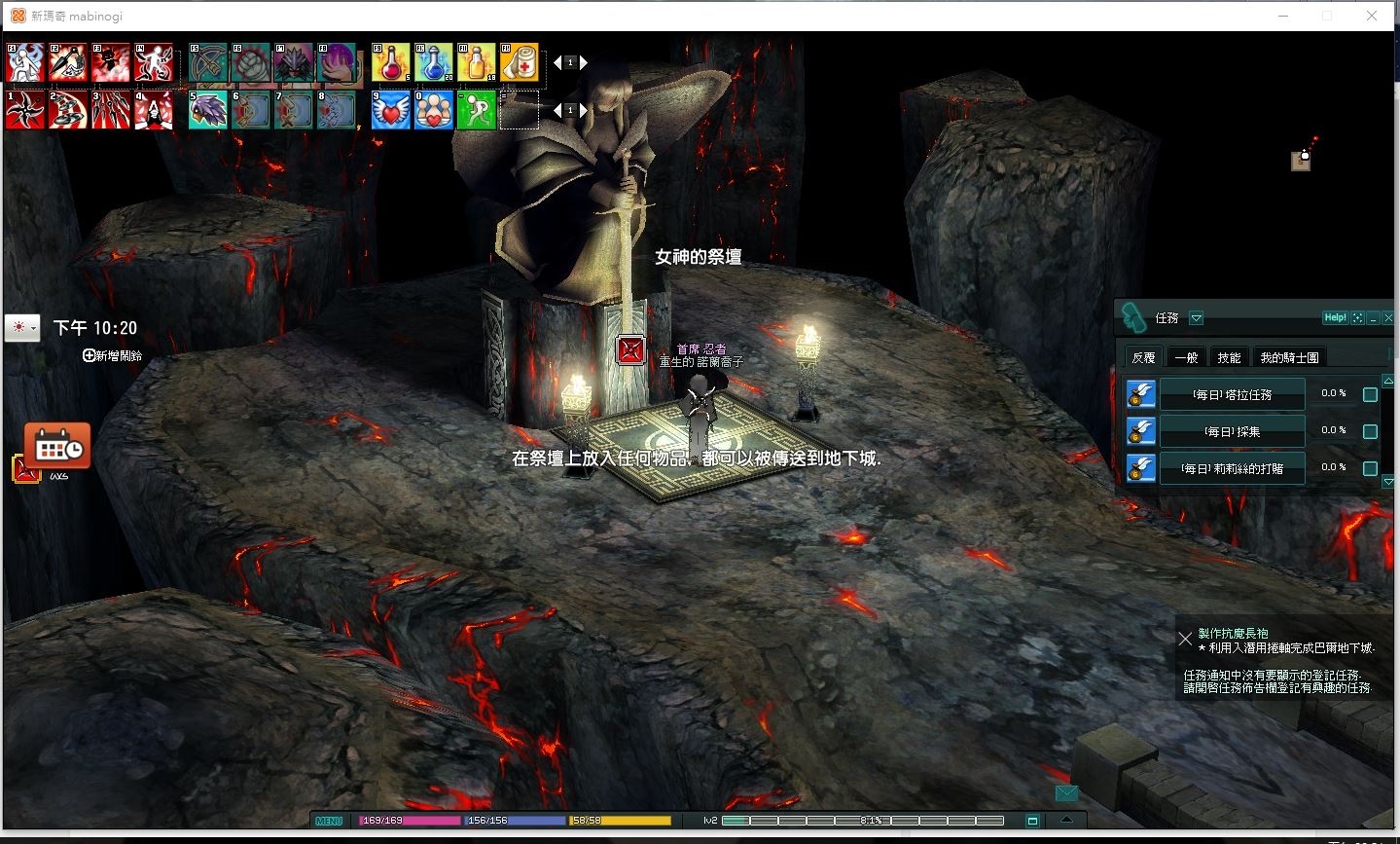Viewport: 1400px width, 844px height.
Task: Open the MENU button on the bottom bar
Action: pyautogui.click(x=329, y=821)
